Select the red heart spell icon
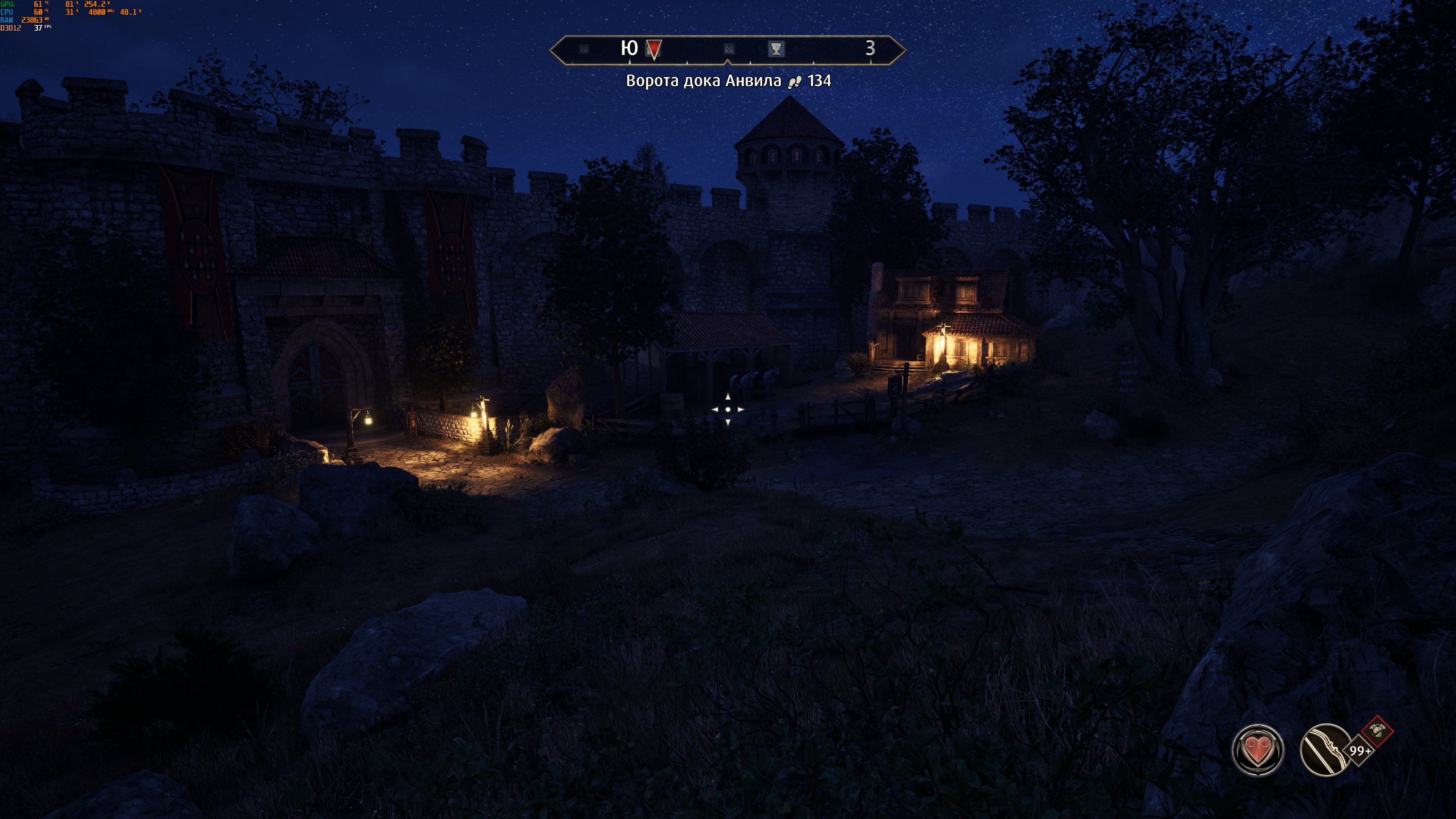 pos(1257,750)
